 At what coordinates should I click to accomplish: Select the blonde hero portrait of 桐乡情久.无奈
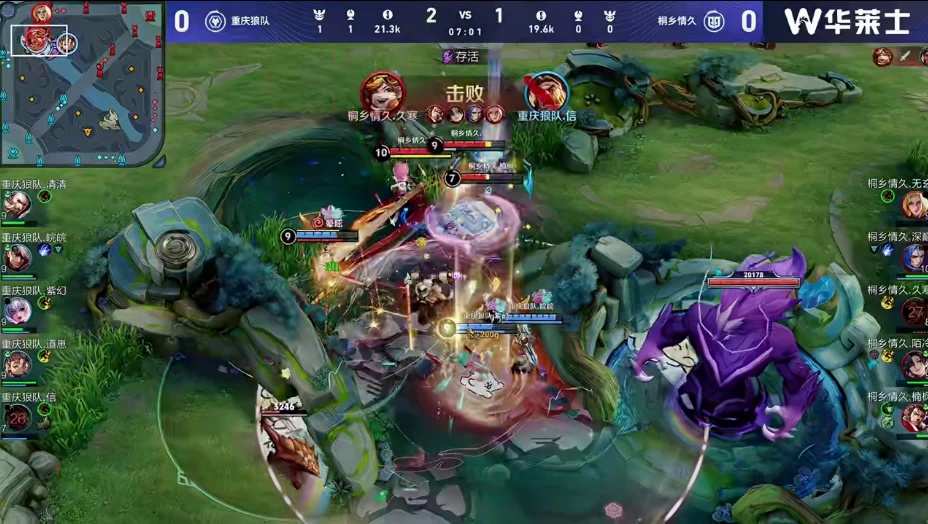(913, 204)
